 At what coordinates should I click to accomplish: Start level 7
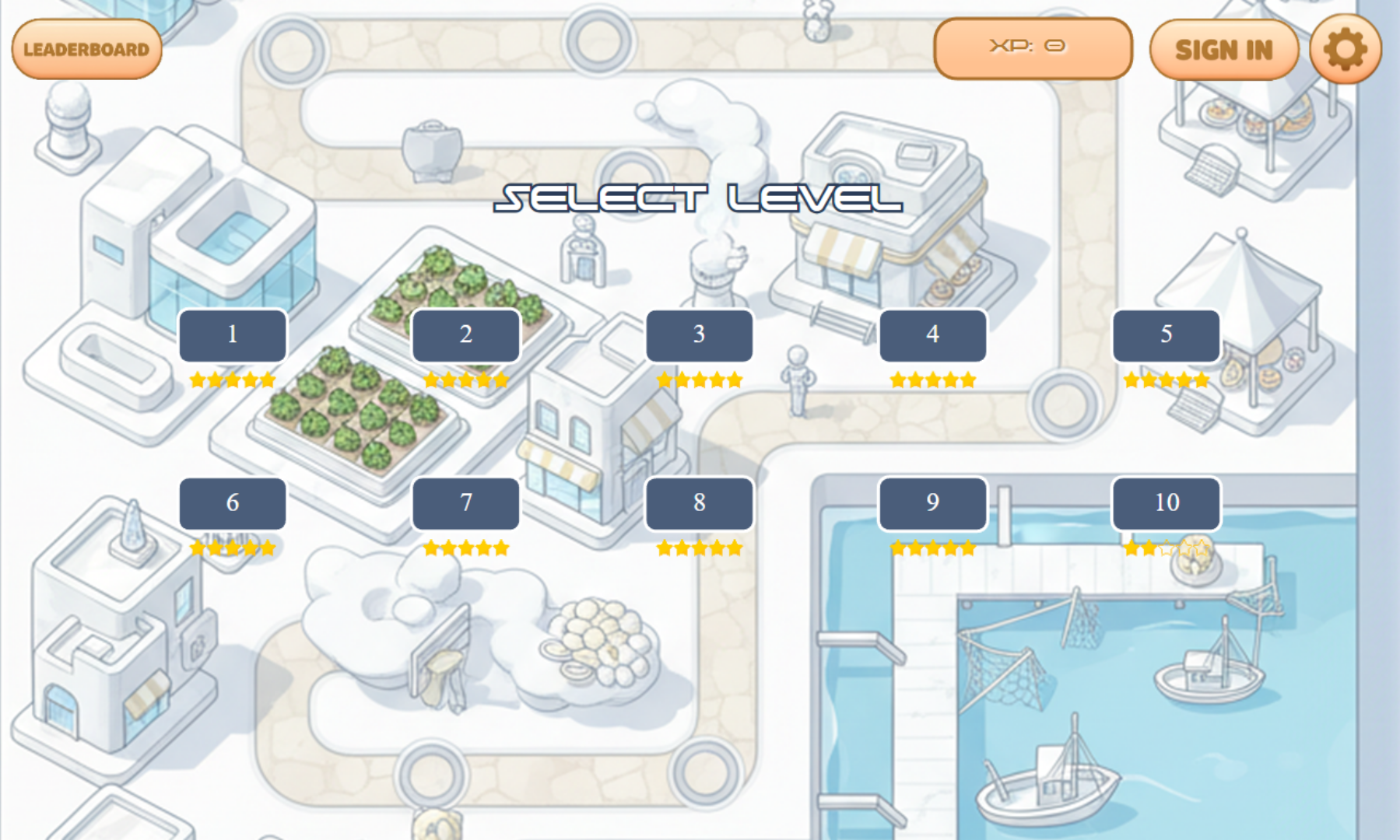coord(465,503)
